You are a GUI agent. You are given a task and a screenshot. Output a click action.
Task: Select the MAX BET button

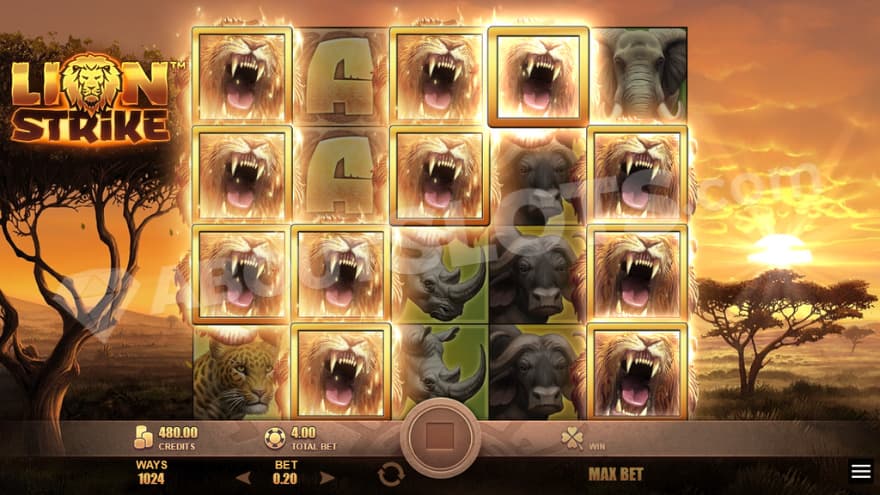click(616, 474)
